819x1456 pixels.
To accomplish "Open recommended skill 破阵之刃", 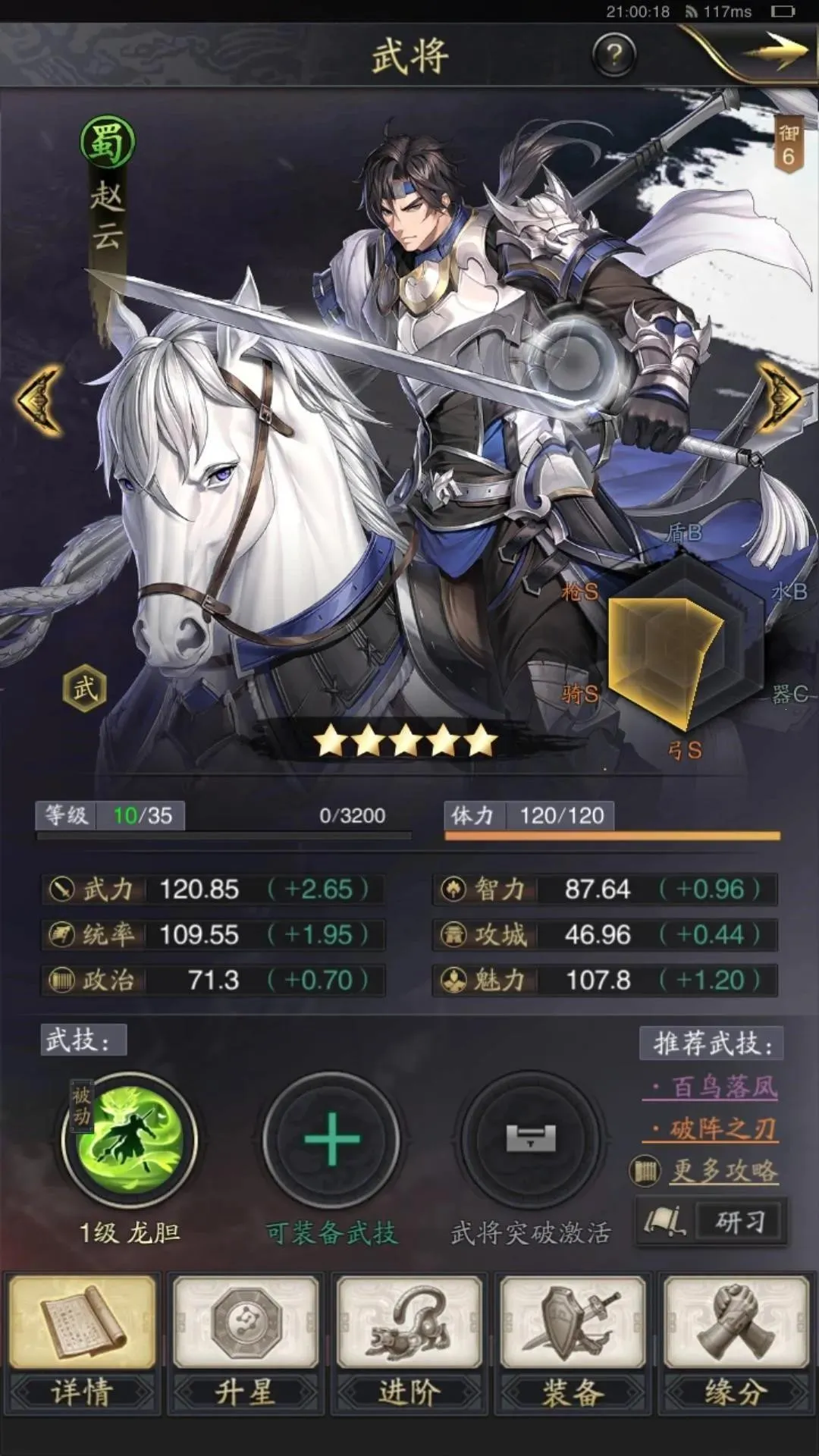I will pyautogui.click(x=720, y=1129).
